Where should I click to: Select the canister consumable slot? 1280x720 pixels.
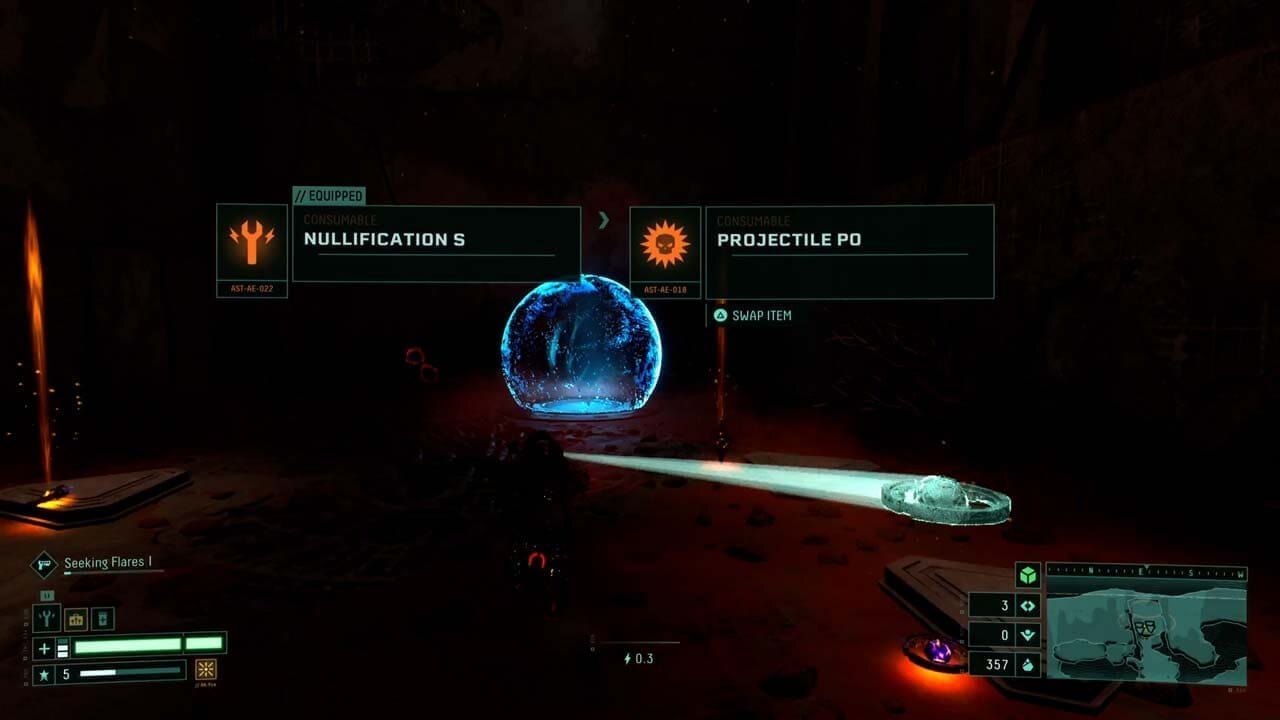(x=104, y=618)
